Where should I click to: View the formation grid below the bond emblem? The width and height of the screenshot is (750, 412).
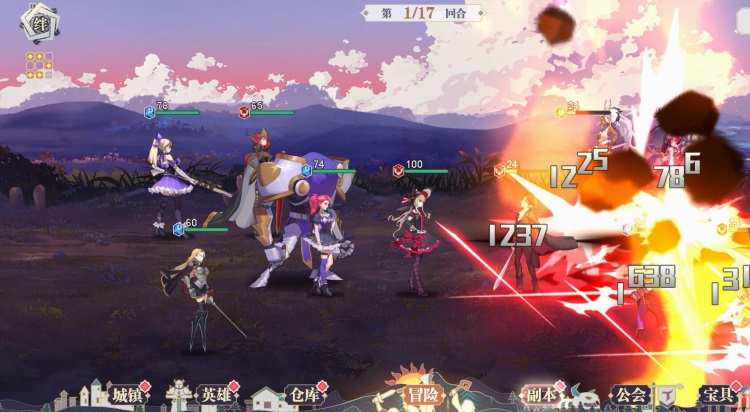[38, 65]
